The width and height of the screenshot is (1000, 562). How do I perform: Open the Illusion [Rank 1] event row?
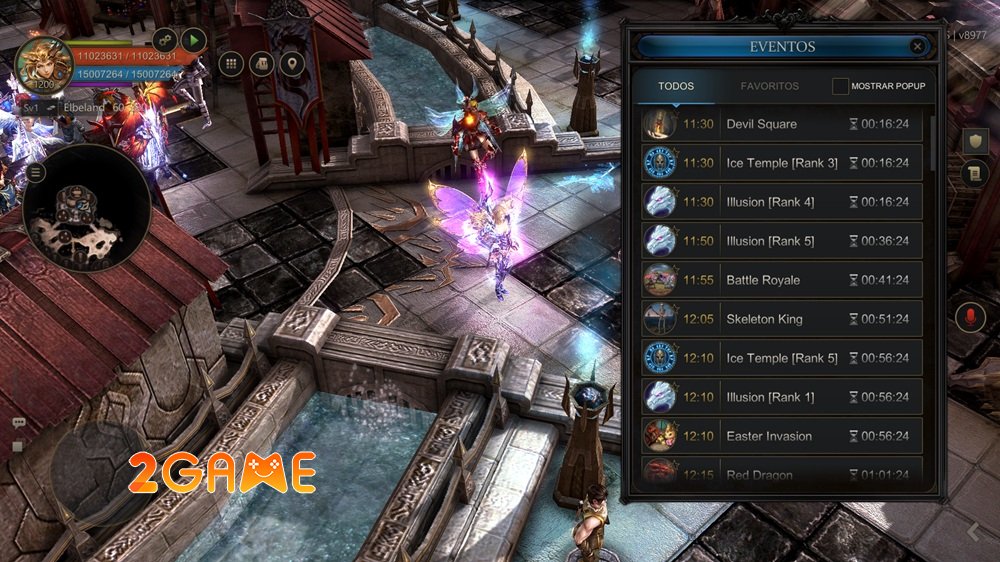(x=781, y=397)
